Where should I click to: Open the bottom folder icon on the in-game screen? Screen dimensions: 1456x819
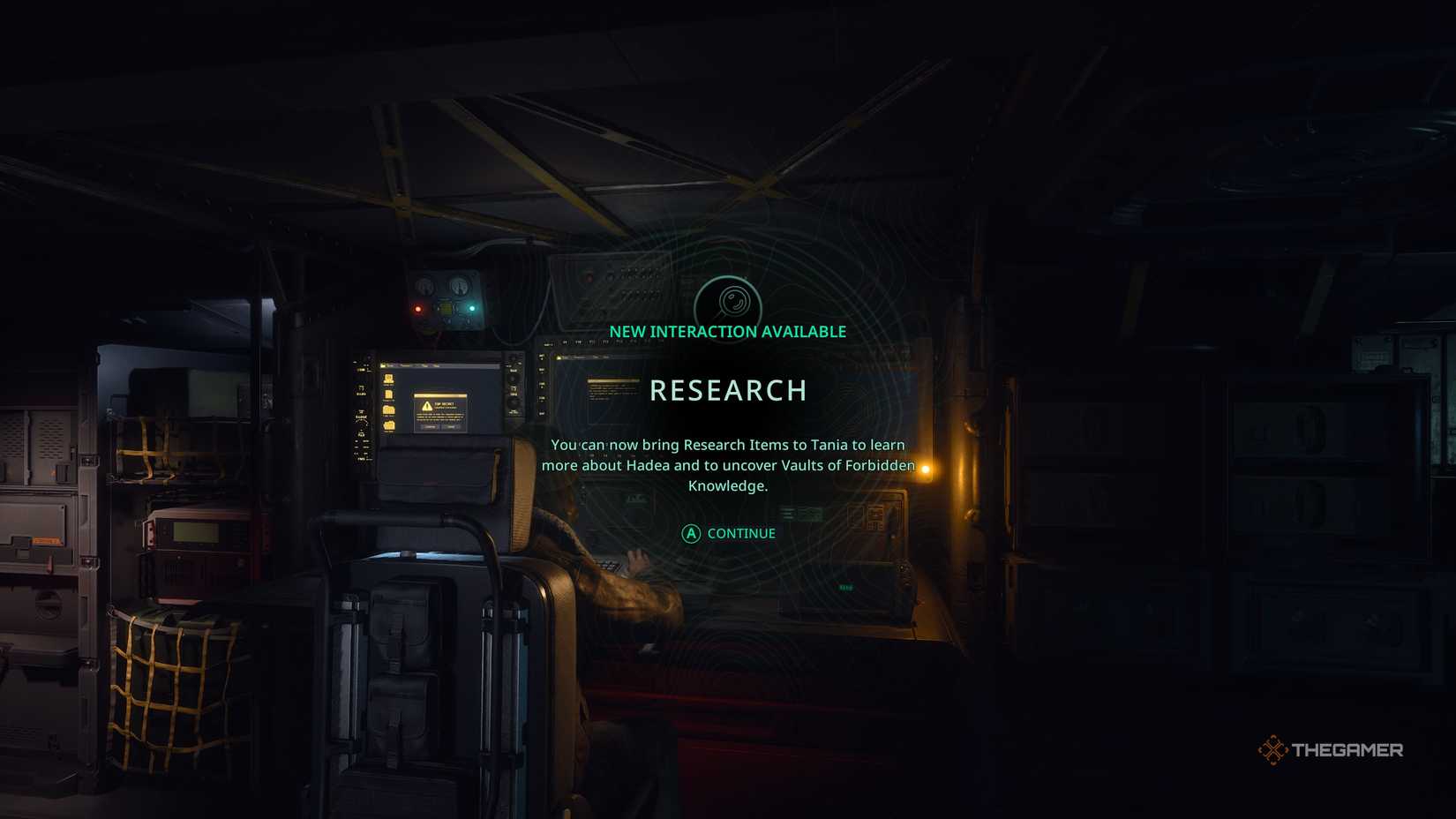pos(388,424)
